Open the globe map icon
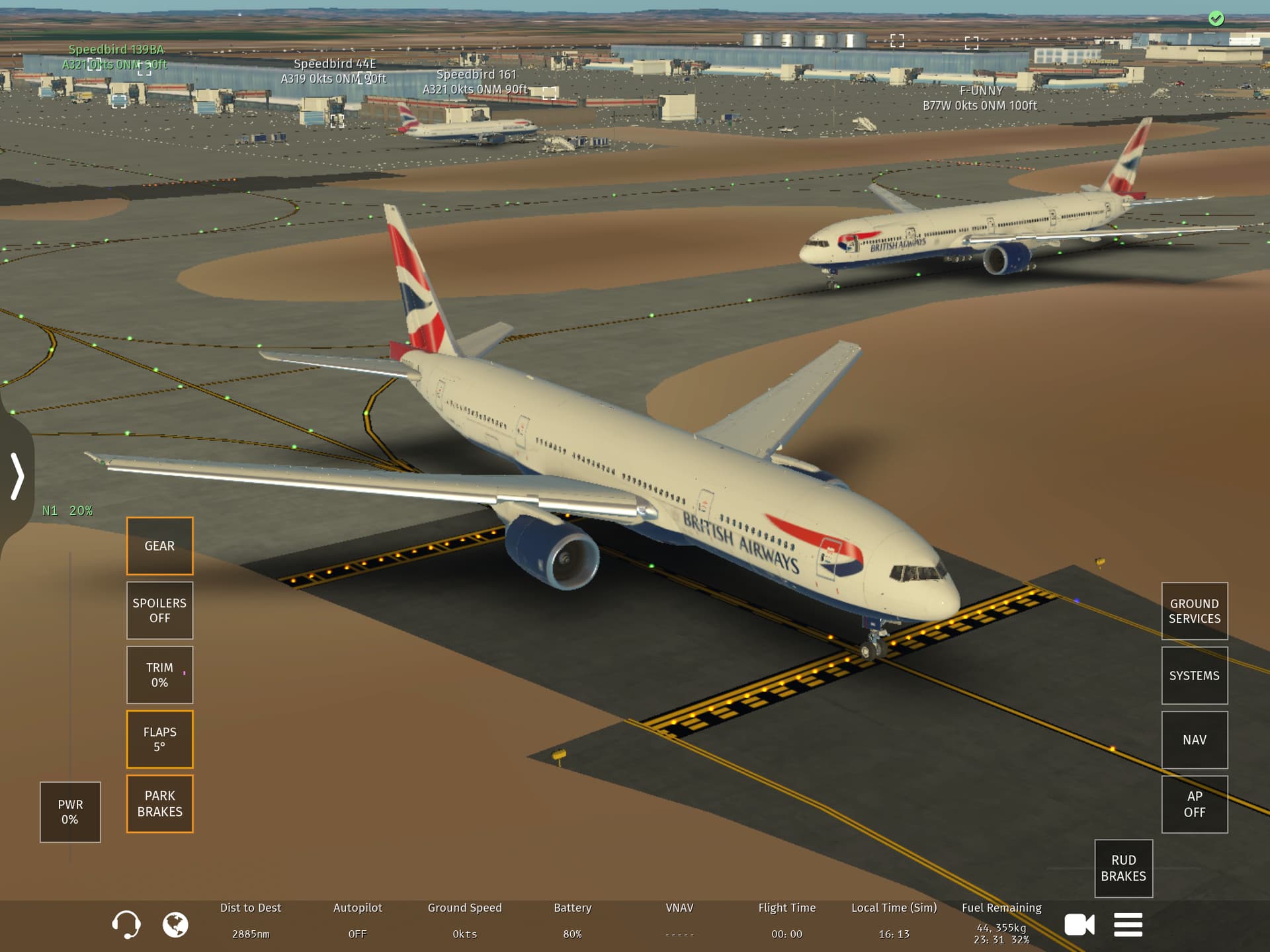The width and height of the screenshot is (1270, 952). click(x=175, y=924)
